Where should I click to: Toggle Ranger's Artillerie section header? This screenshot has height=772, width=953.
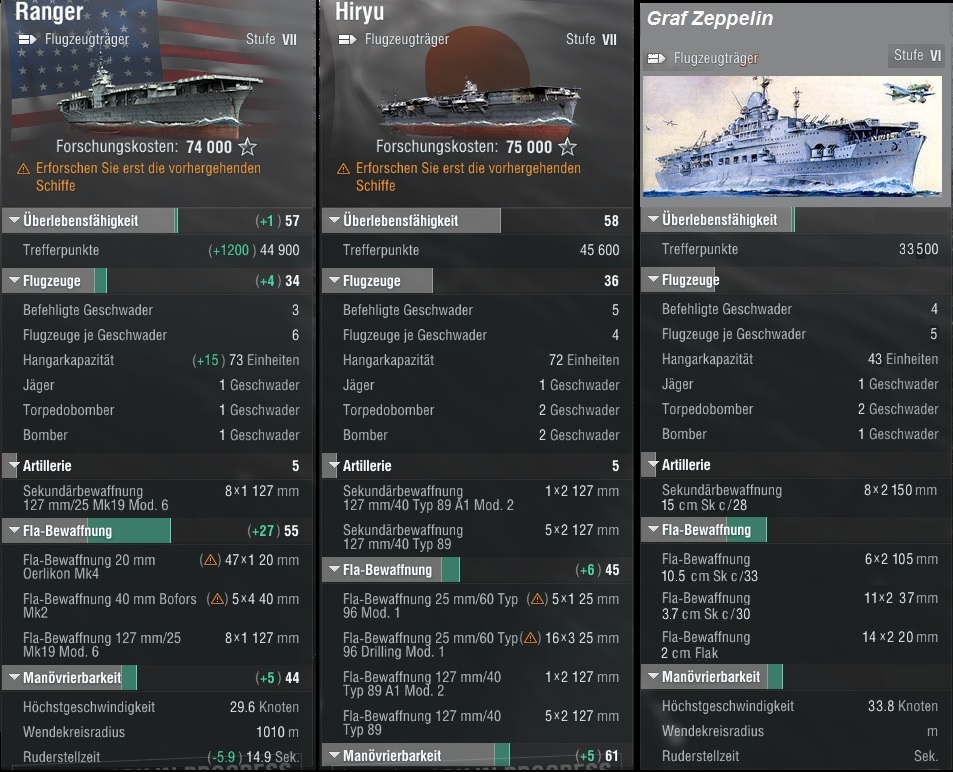point(46,465)
